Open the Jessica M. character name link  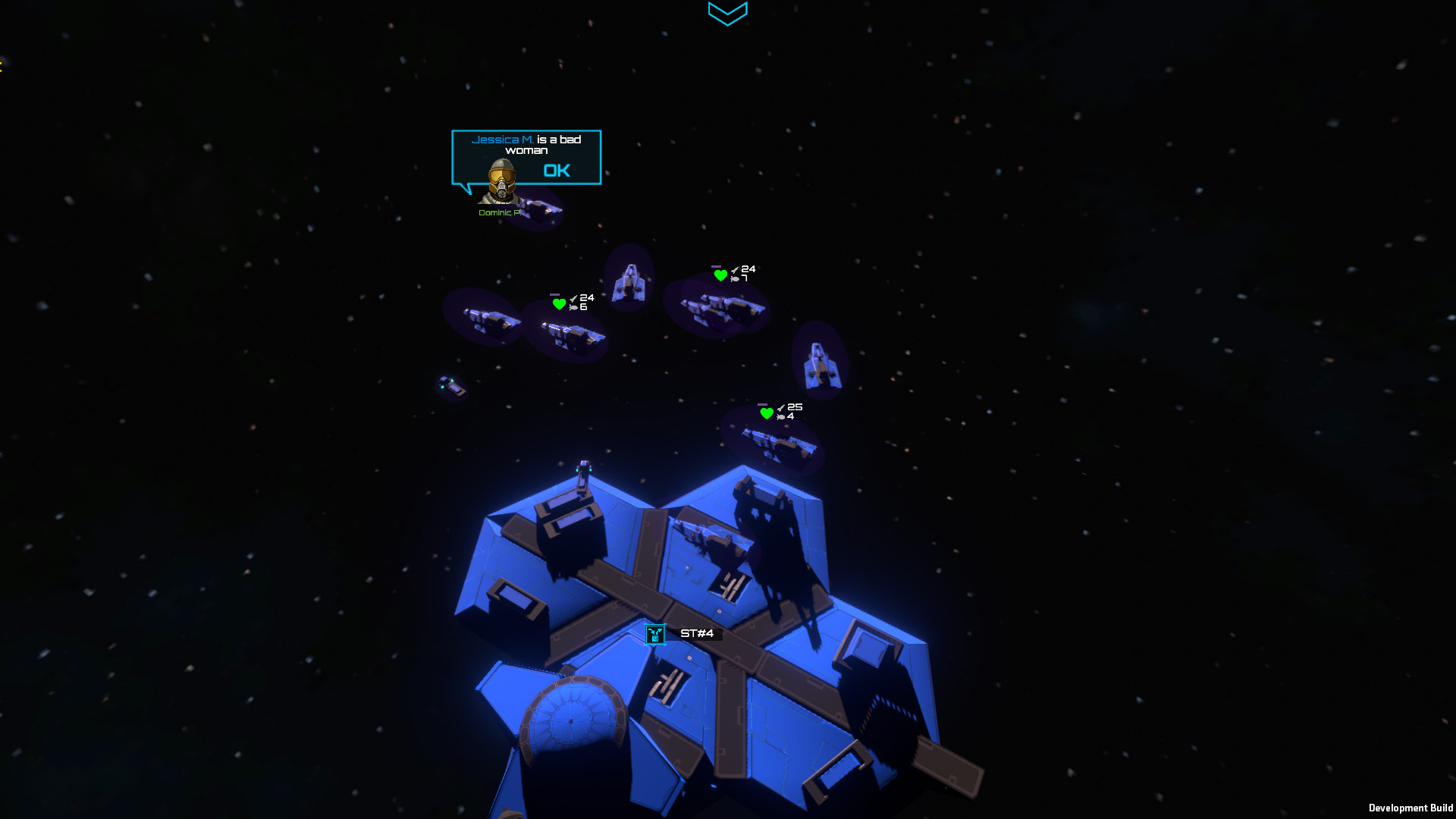pyautogui.click(x=503, y=140)
